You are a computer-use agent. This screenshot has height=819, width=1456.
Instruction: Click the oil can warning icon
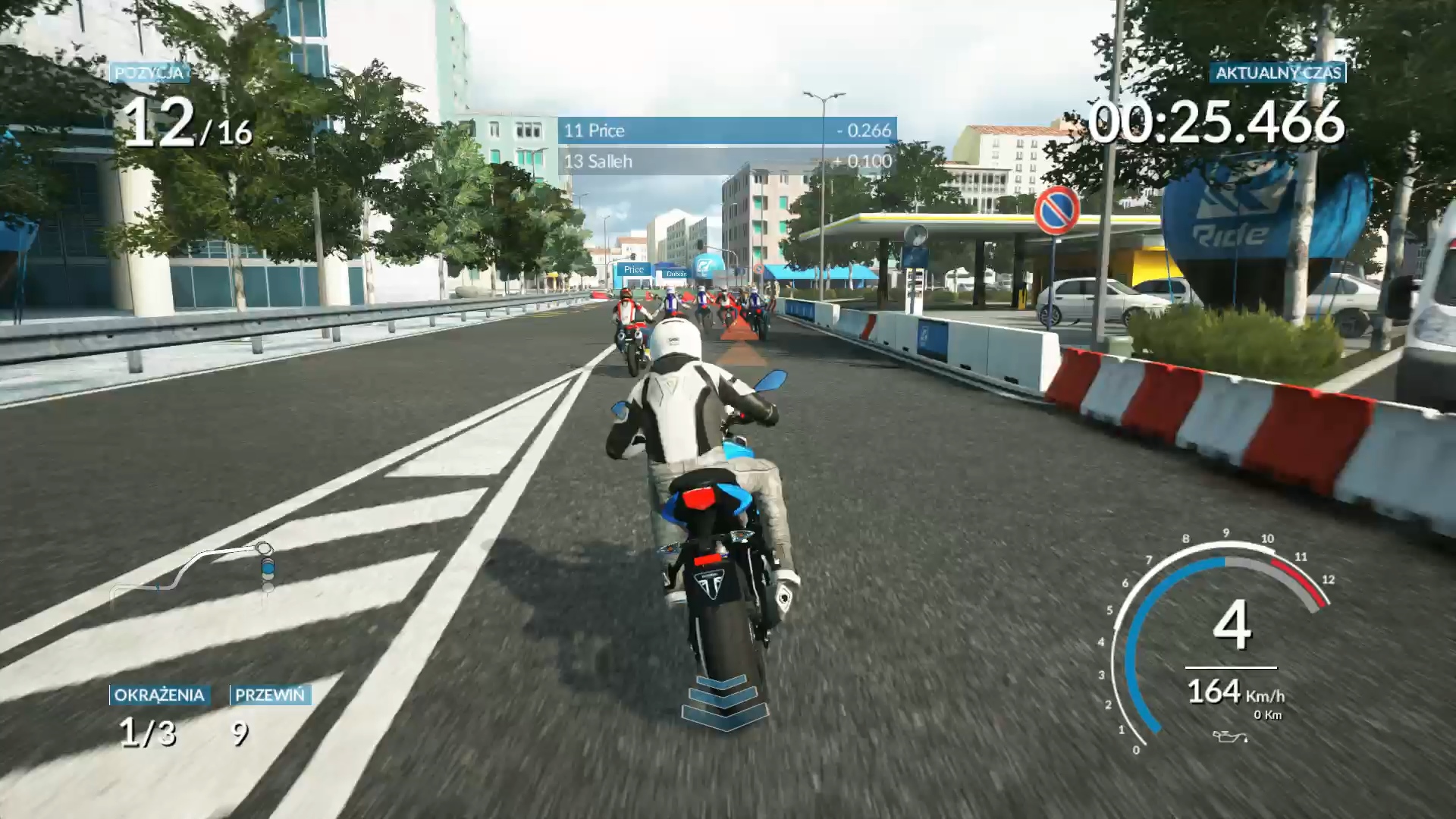[1228, 736]
